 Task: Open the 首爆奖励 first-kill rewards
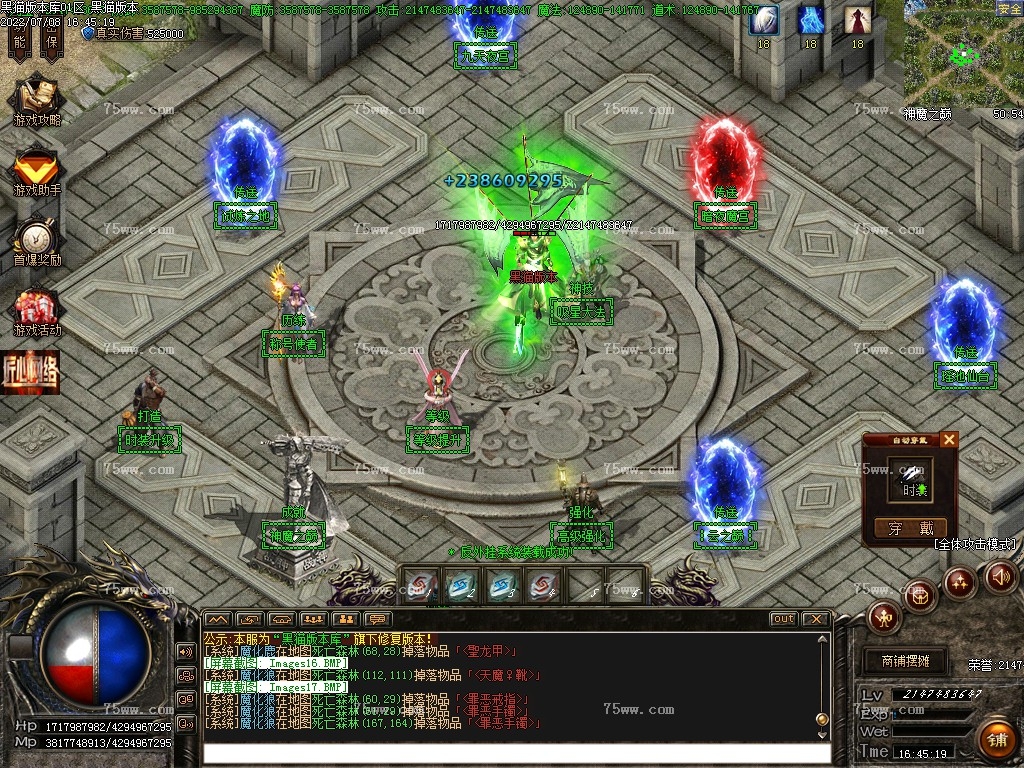click(x=37, y=238)
